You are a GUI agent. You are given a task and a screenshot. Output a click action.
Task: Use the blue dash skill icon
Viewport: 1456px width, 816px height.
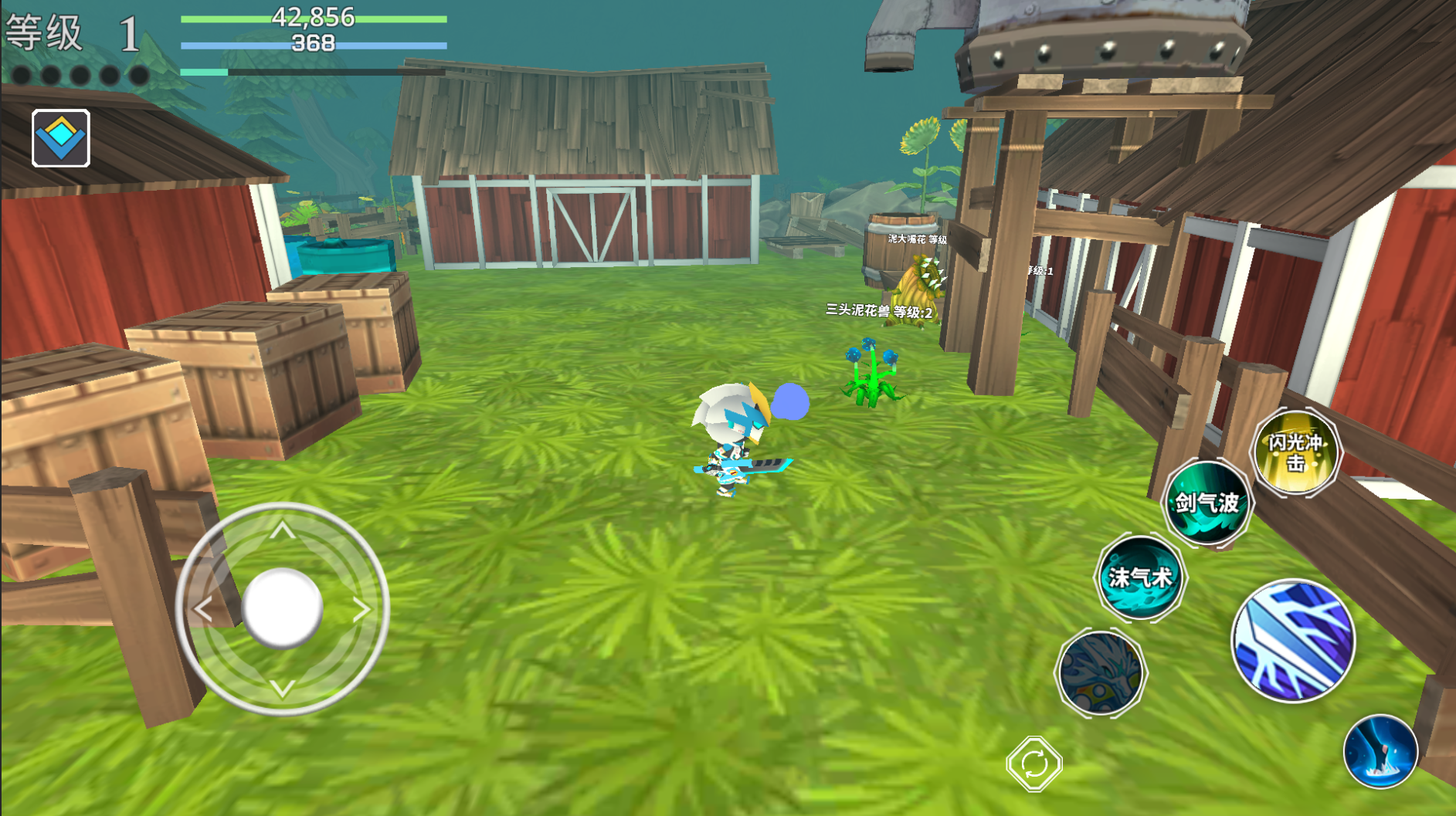1380,752
